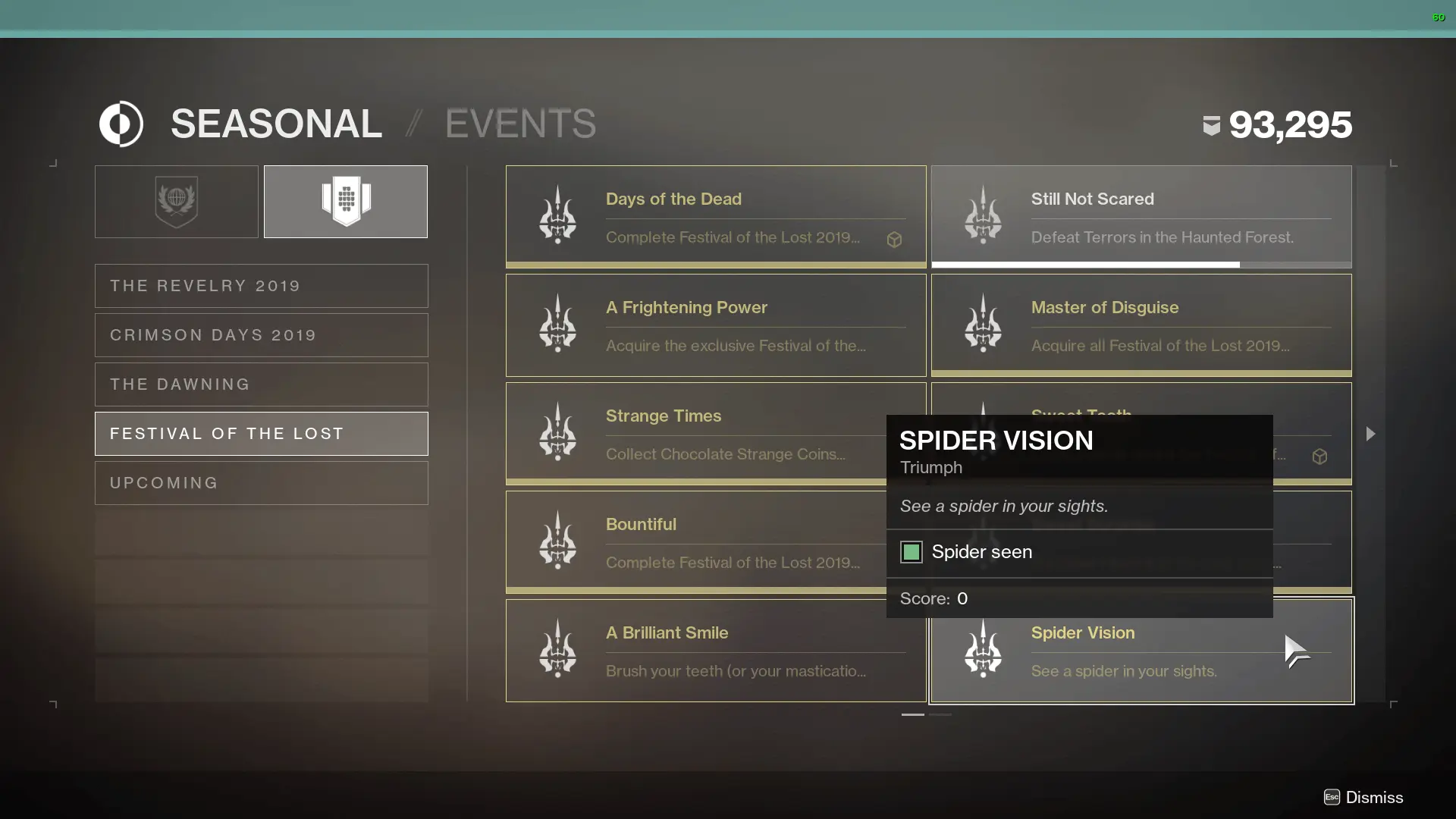Click the A Frightening Power triumph emblem
Image resolution: width=1456 pixels, height=819 pixels.
click(x=557, y=324)
